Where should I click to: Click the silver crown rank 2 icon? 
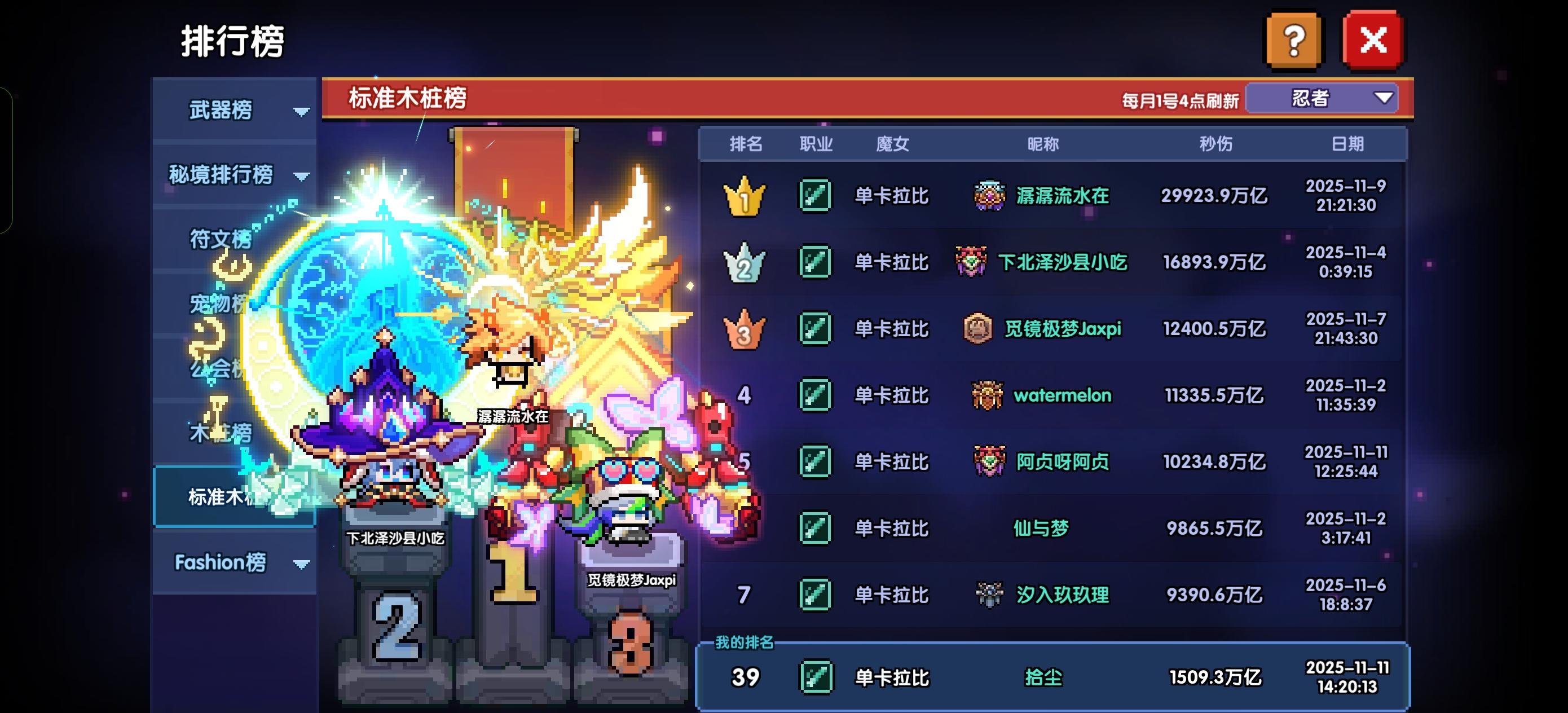(x=745, y=262)
